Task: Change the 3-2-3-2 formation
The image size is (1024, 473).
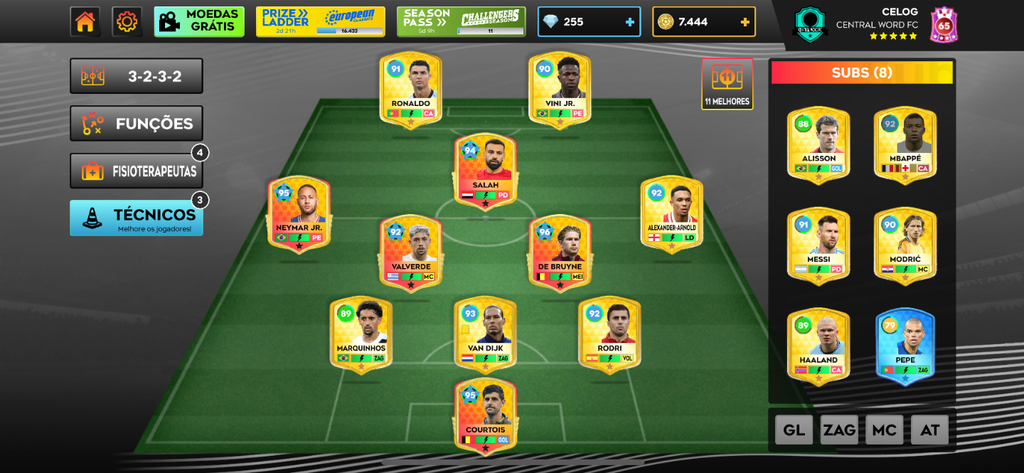Action: point(136,76)
